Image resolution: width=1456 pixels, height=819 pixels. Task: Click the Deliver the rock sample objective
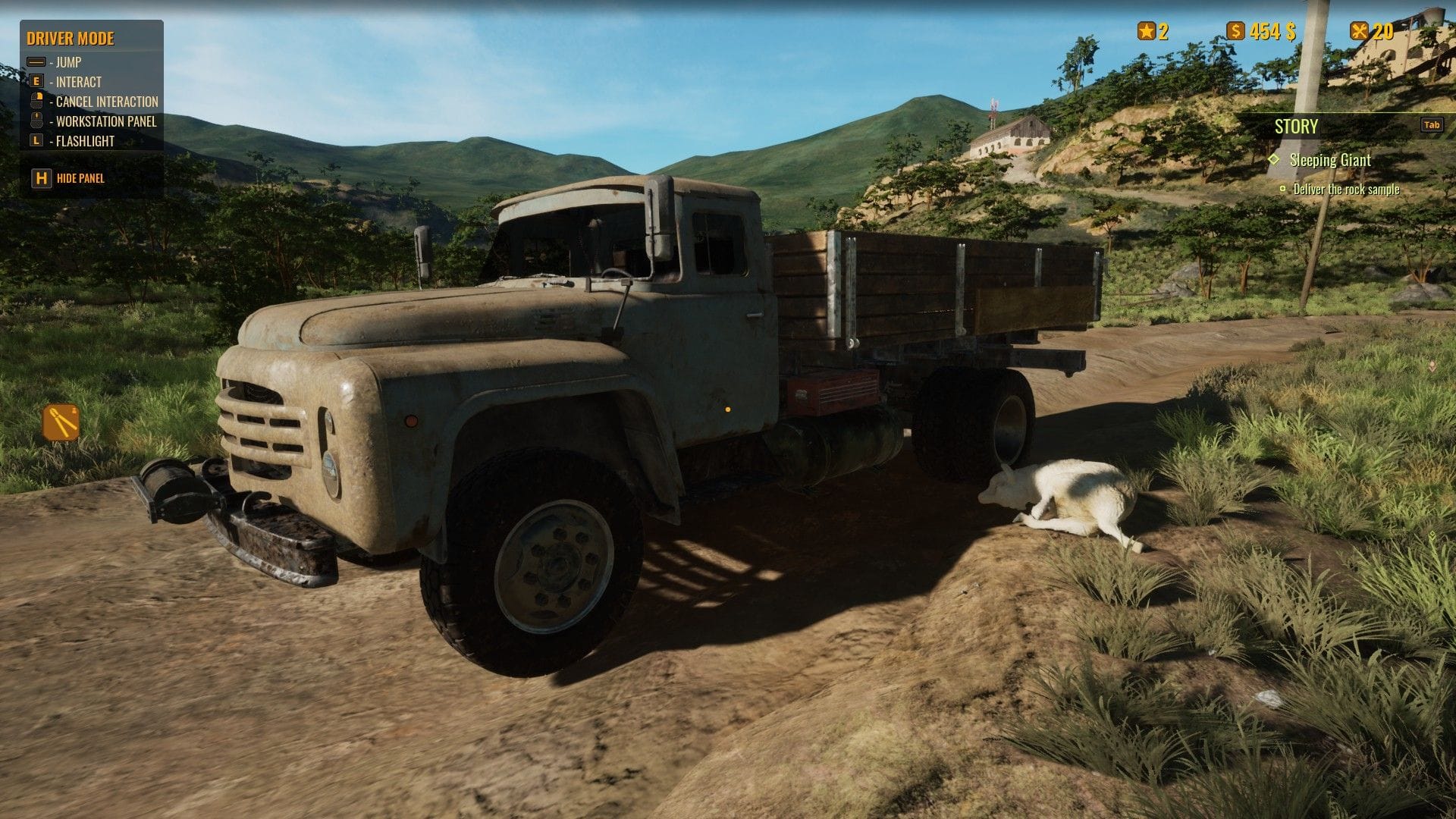point(1346,190)
